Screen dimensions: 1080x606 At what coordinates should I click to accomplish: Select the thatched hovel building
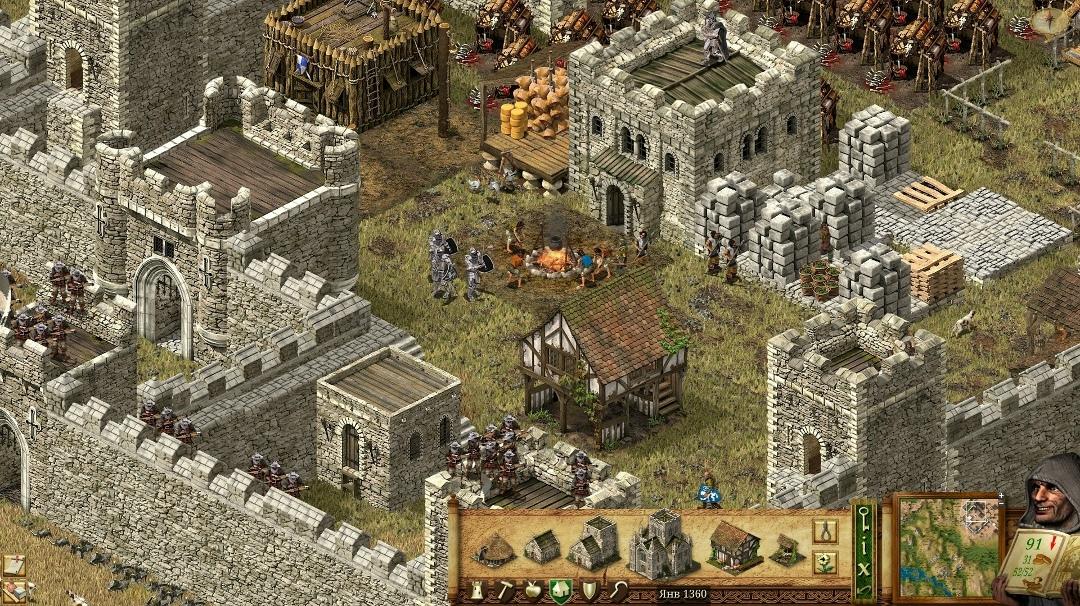pyautogui.click(x=492, y=550)
